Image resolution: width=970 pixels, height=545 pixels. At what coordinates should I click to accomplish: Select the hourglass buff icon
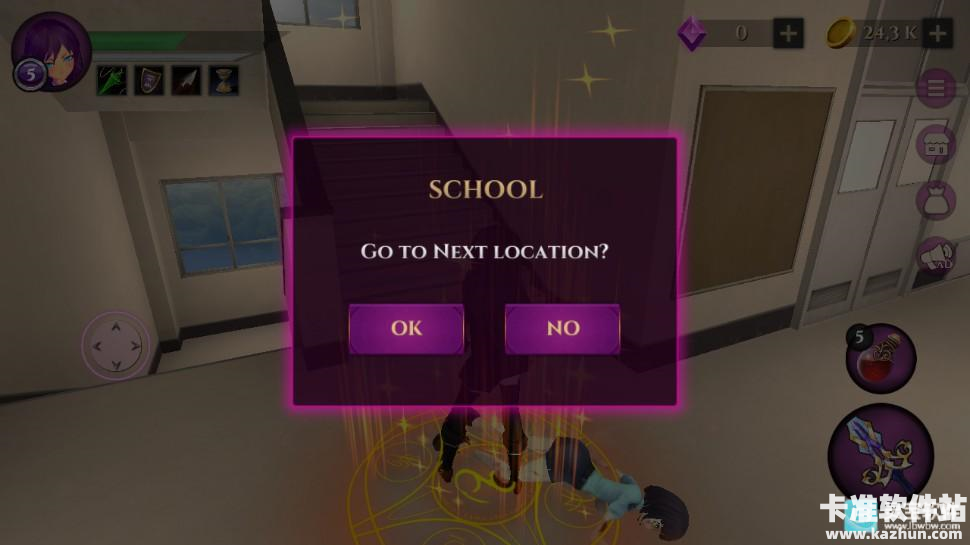coord(222,80)
